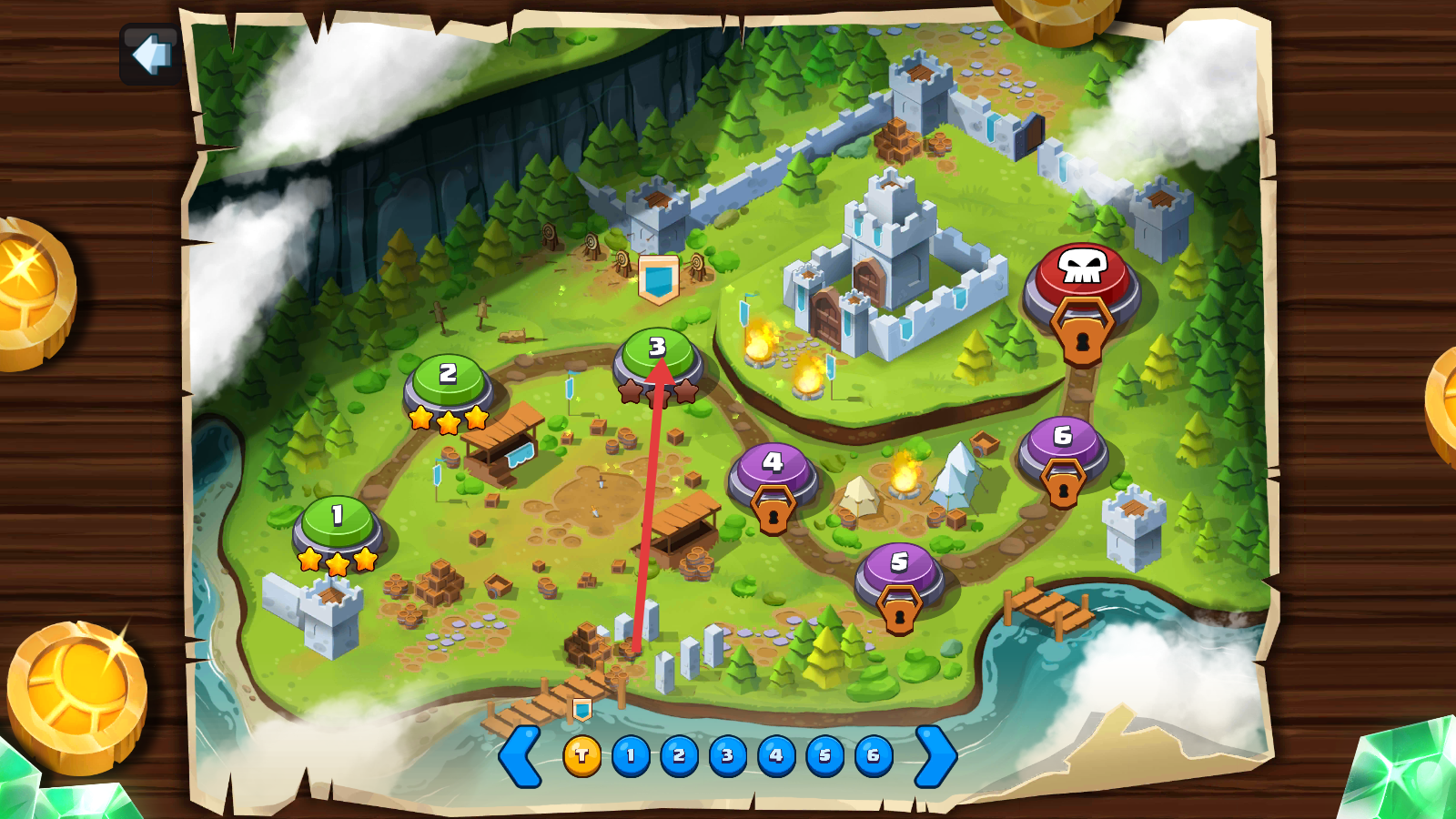Switch to world page 5

point(825,756)
